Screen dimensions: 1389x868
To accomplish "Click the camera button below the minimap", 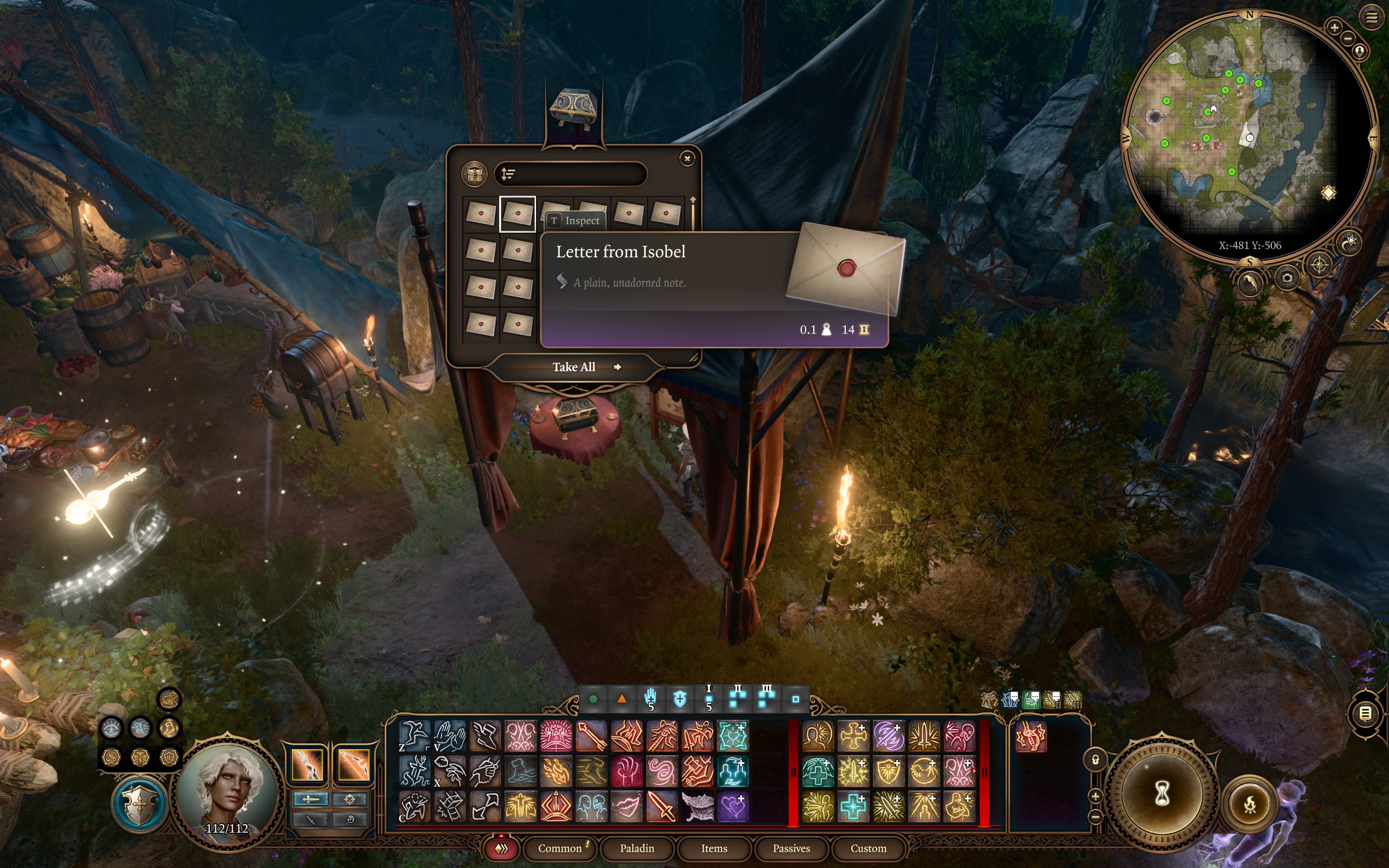I will pyautogui.click(x=1288, y=278).
